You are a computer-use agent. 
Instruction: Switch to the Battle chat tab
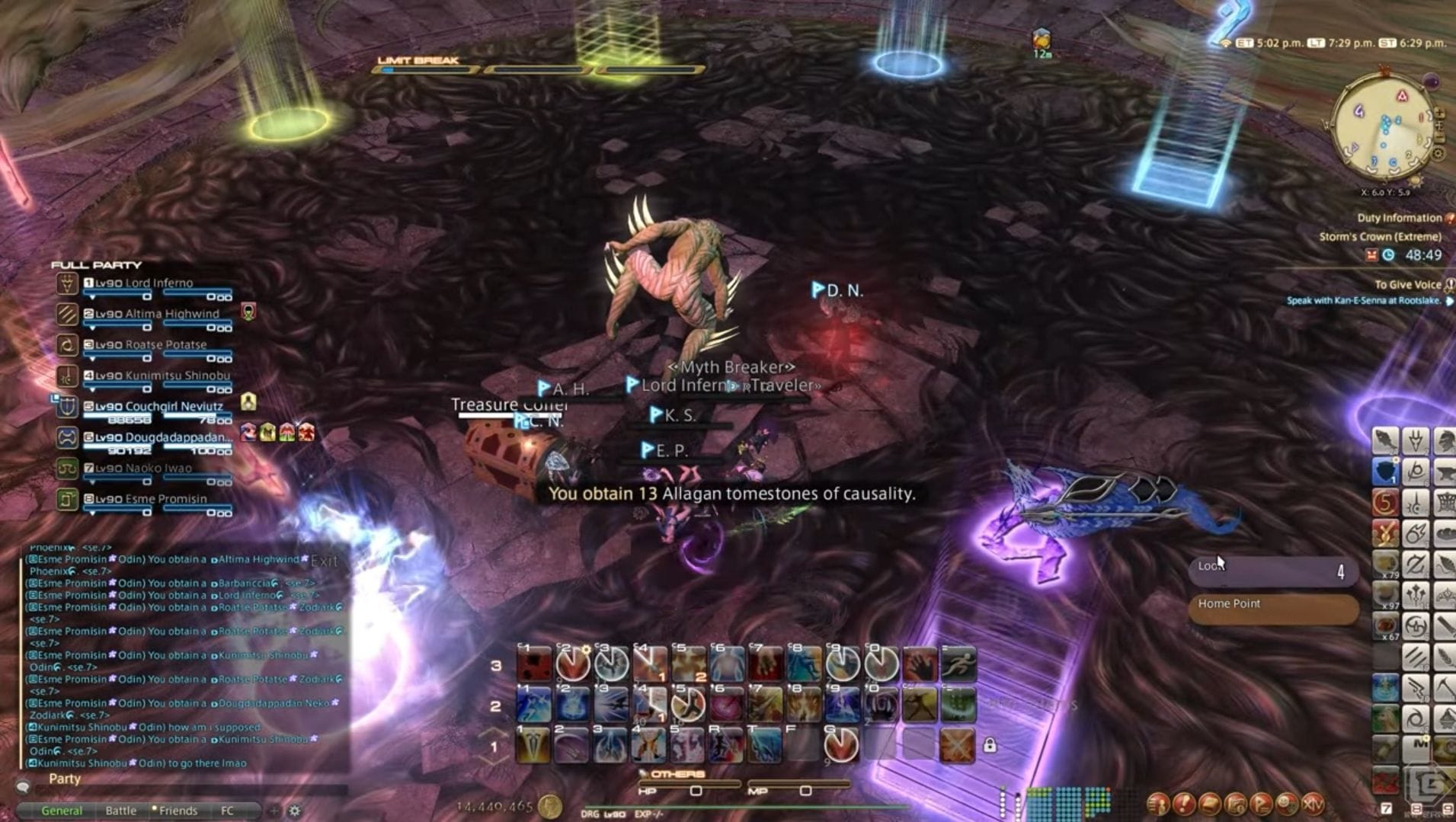(121, 810)
